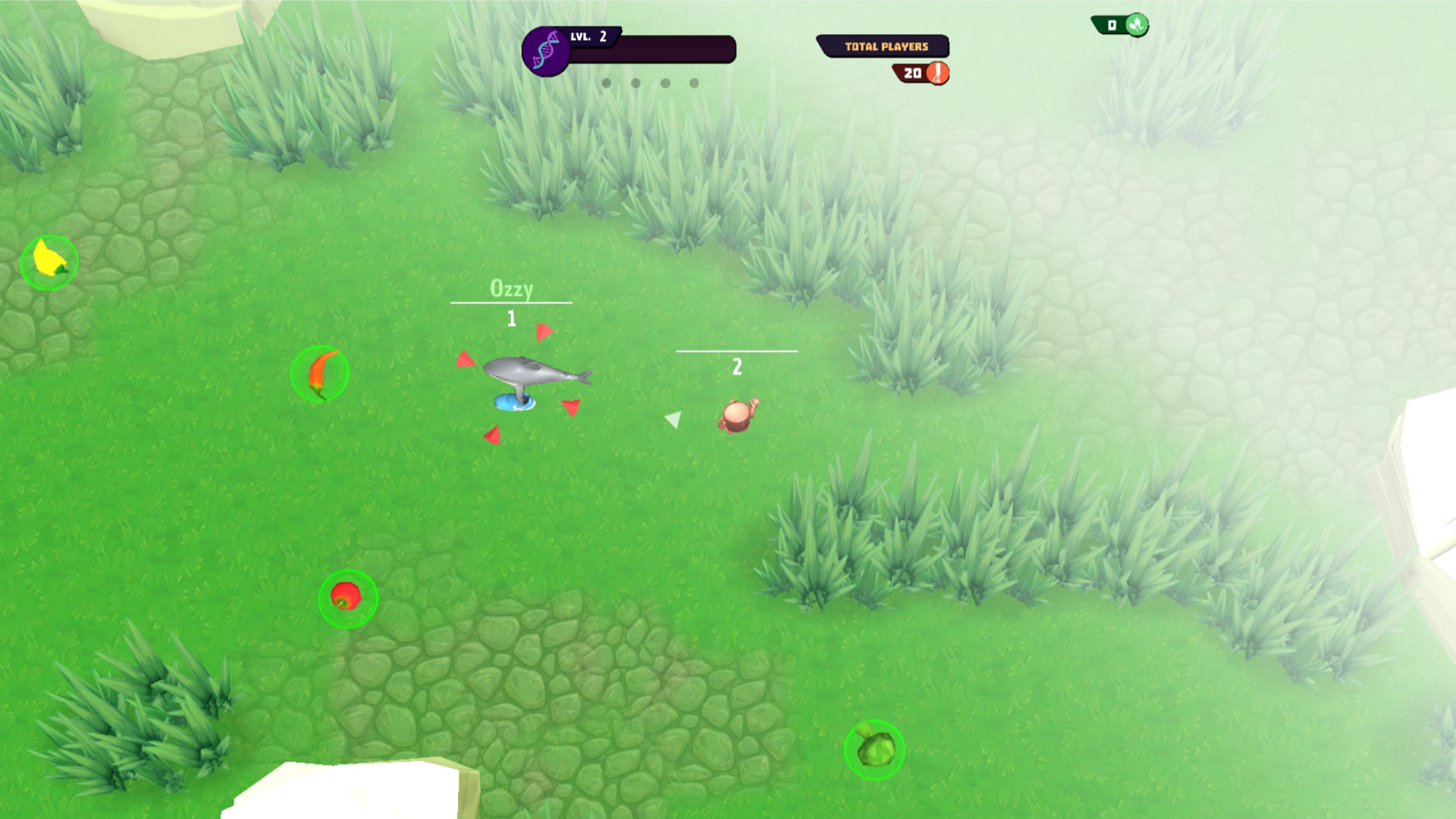Click the second upgrade dot indicator

(635, 83)
